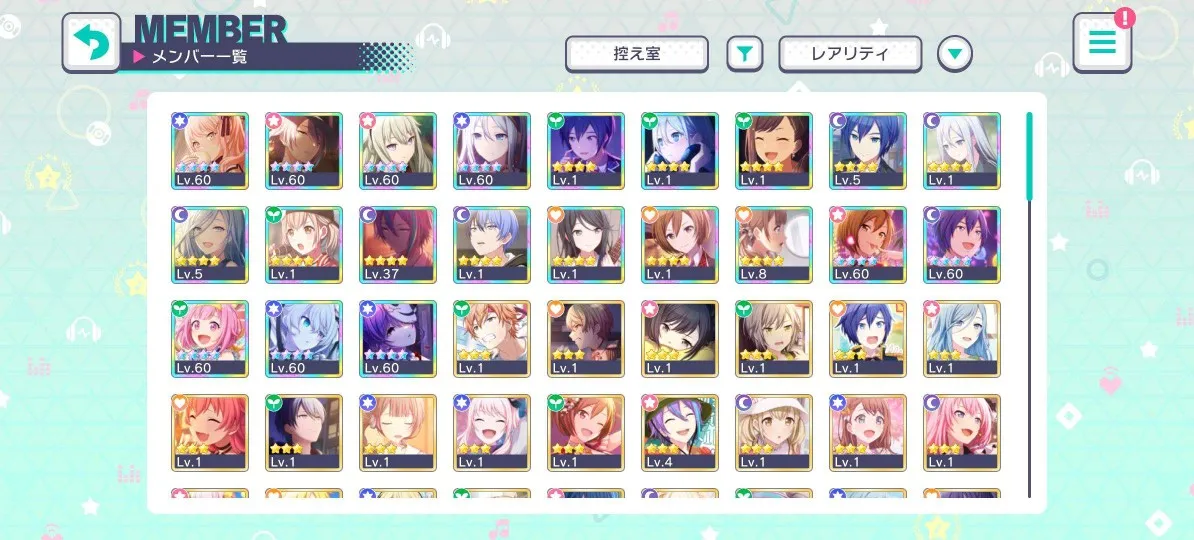This screenshot has height=540, width=1194.
Task: Open the member filter funnel
Action: (x=744, y=54)
